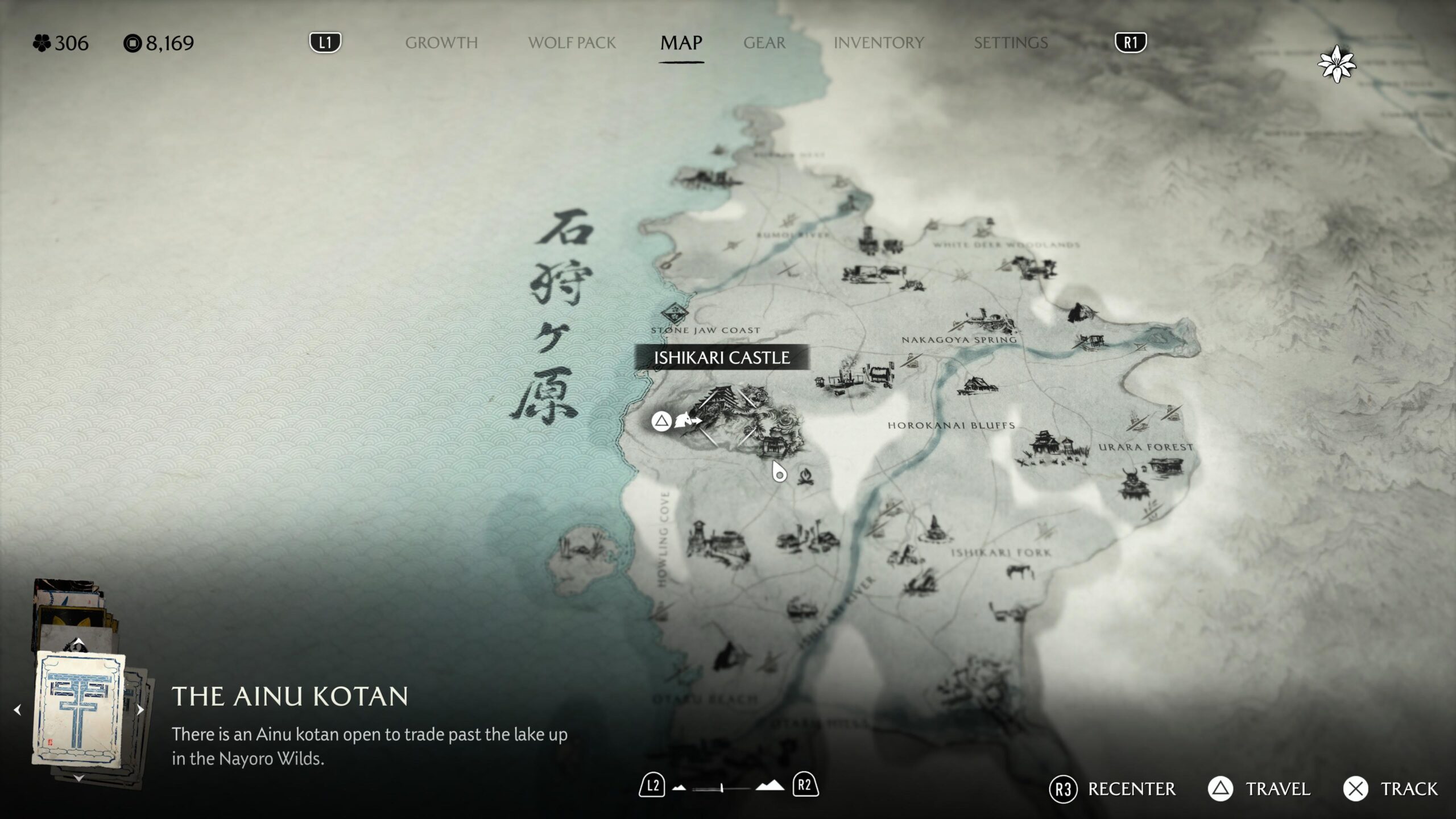Open the Inventory tab
1456x819 pixels.
click(x=878, y=43)
